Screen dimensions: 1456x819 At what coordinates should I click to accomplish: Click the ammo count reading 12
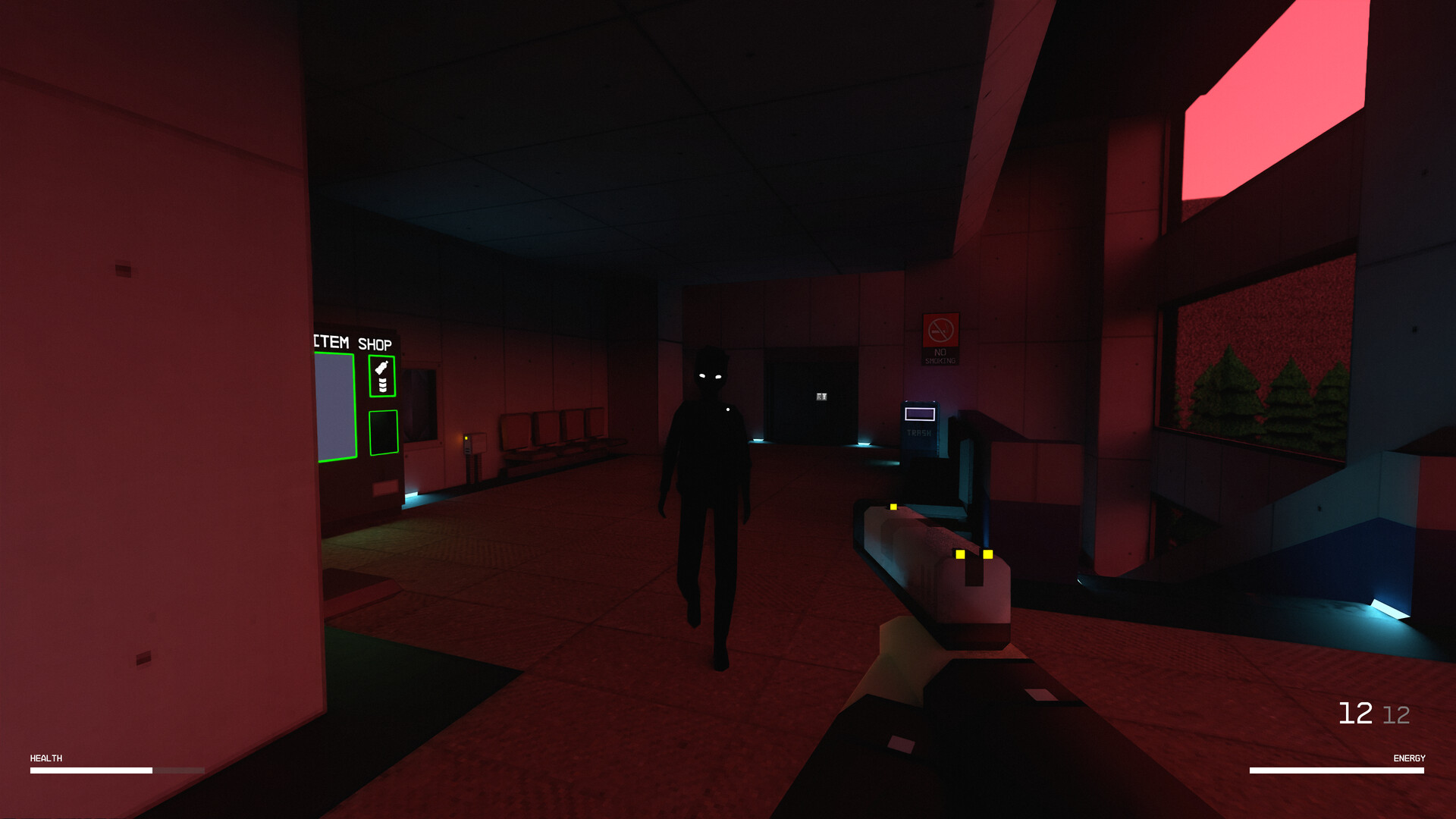pos(1354,711)
